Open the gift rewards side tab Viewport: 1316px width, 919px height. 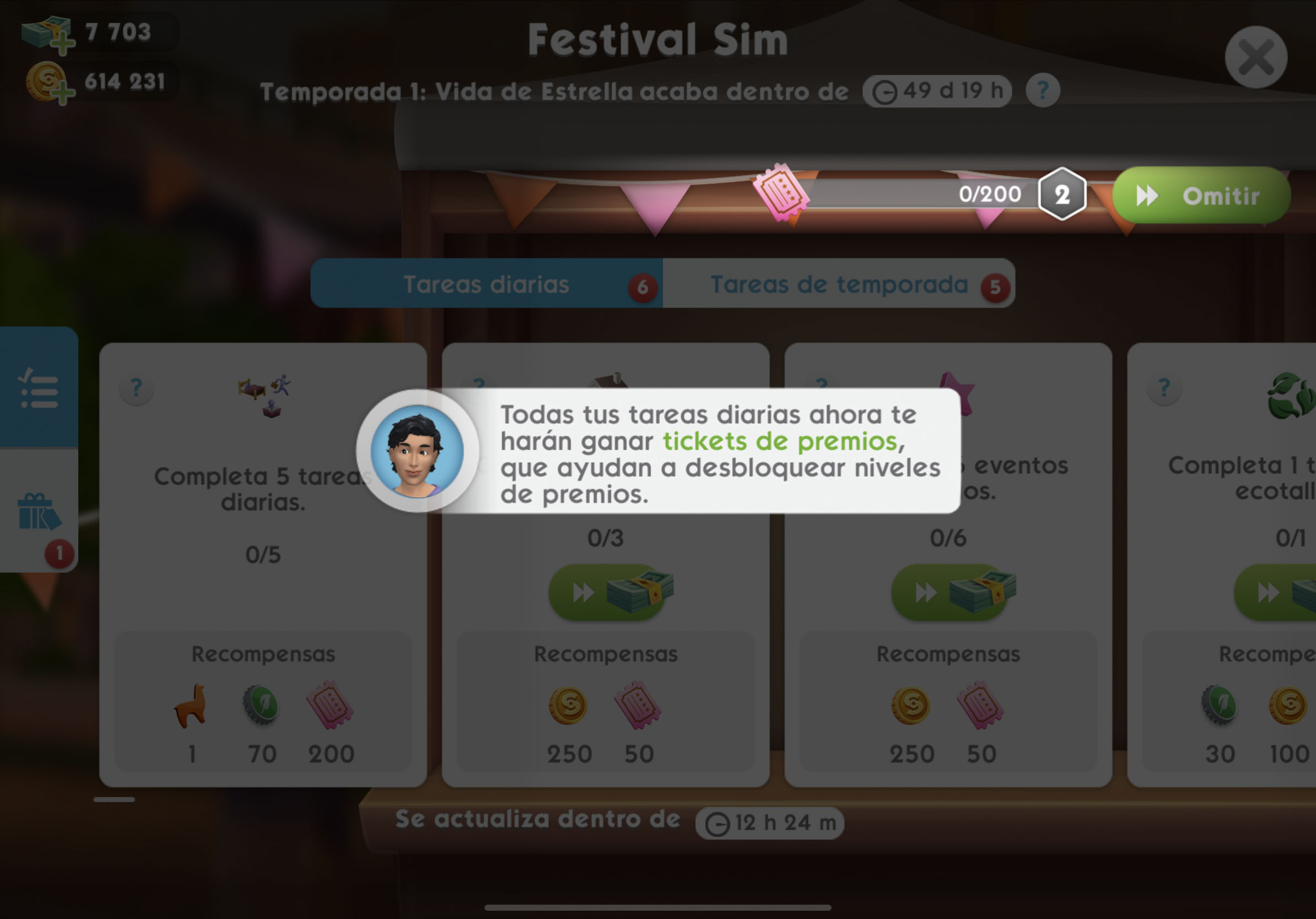click(39, 512)
